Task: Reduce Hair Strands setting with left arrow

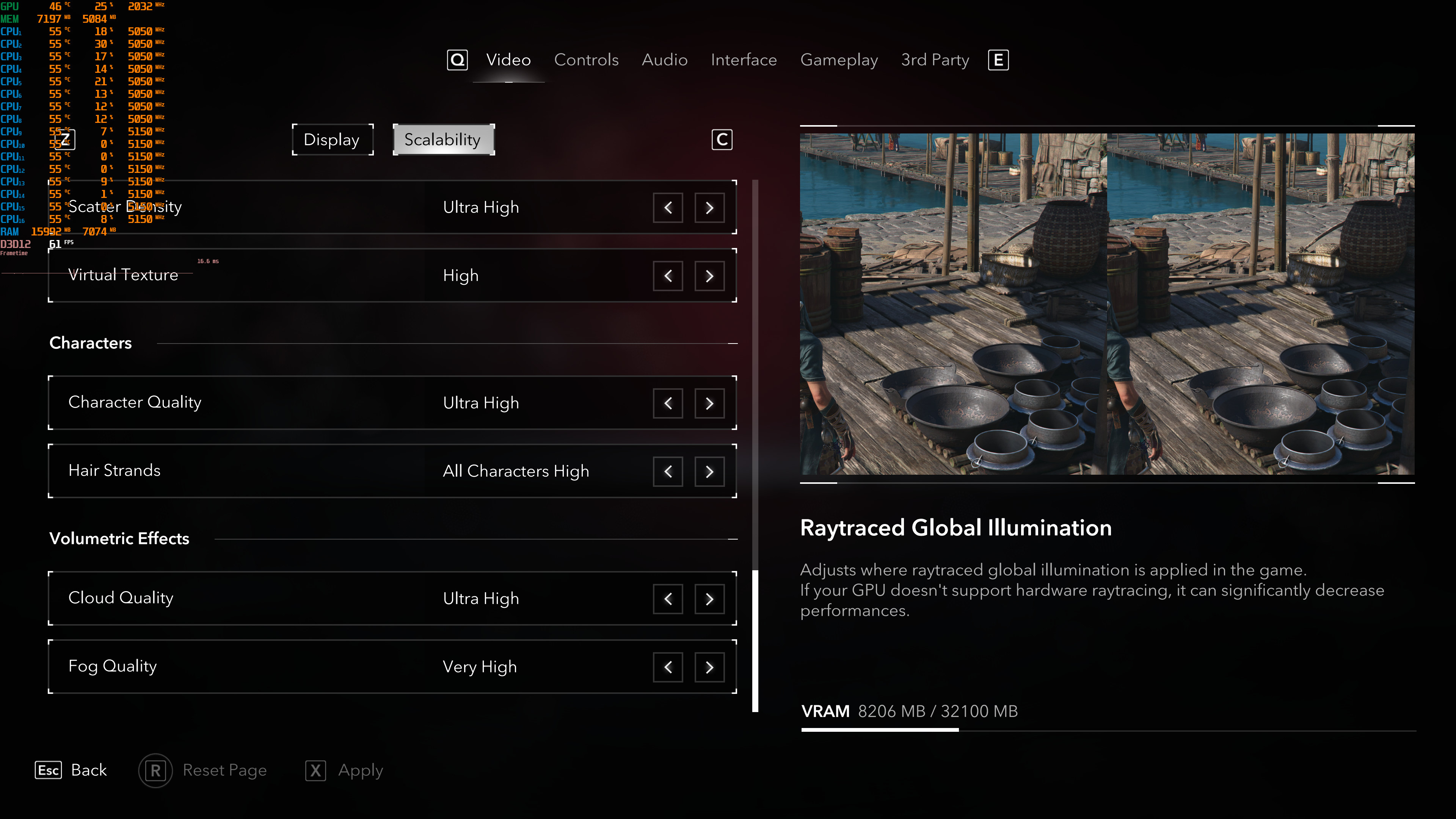Action: click(667, 471)
